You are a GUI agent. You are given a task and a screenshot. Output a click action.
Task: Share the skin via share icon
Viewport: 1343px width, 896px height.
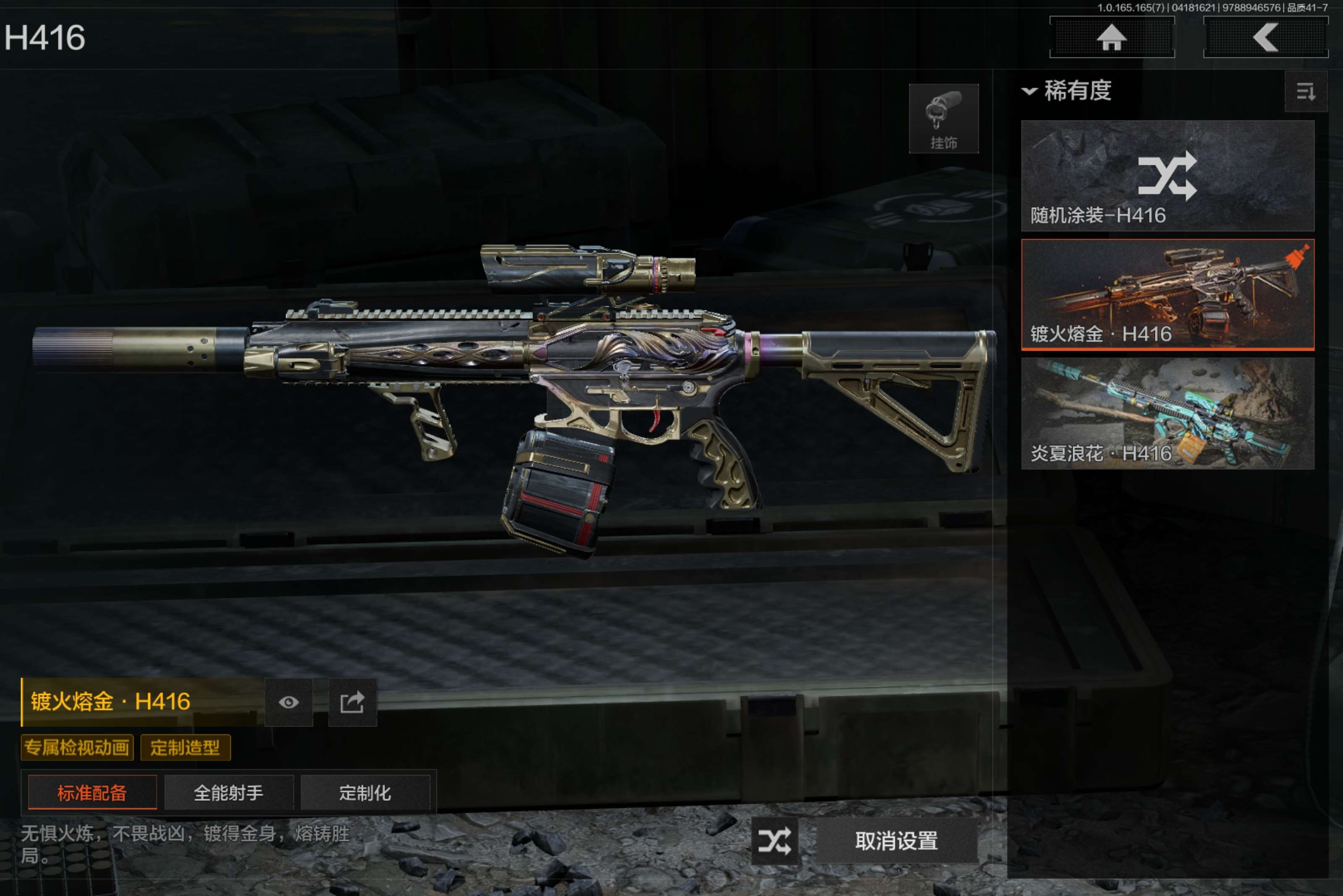pos(352,702)
